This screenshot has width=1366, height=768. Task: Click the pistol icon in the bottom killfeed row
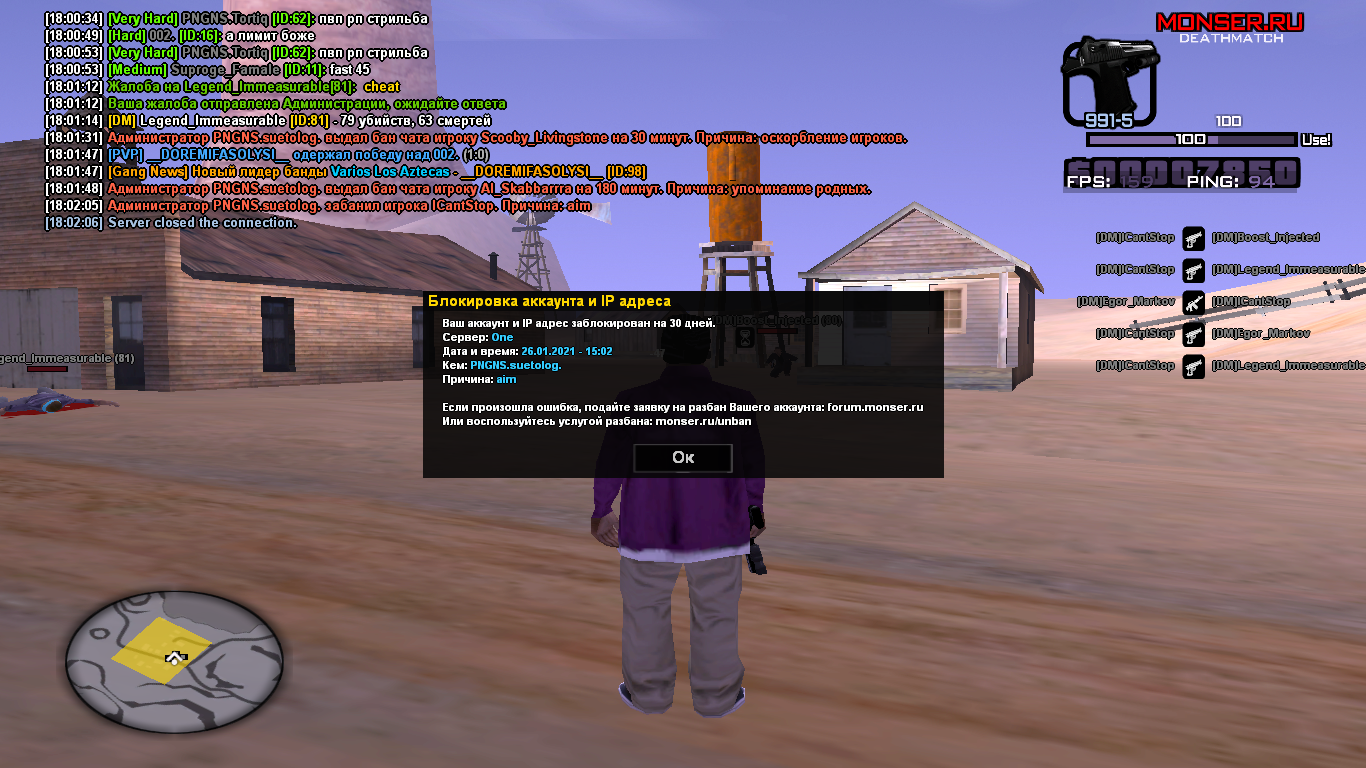point(1193,365)
